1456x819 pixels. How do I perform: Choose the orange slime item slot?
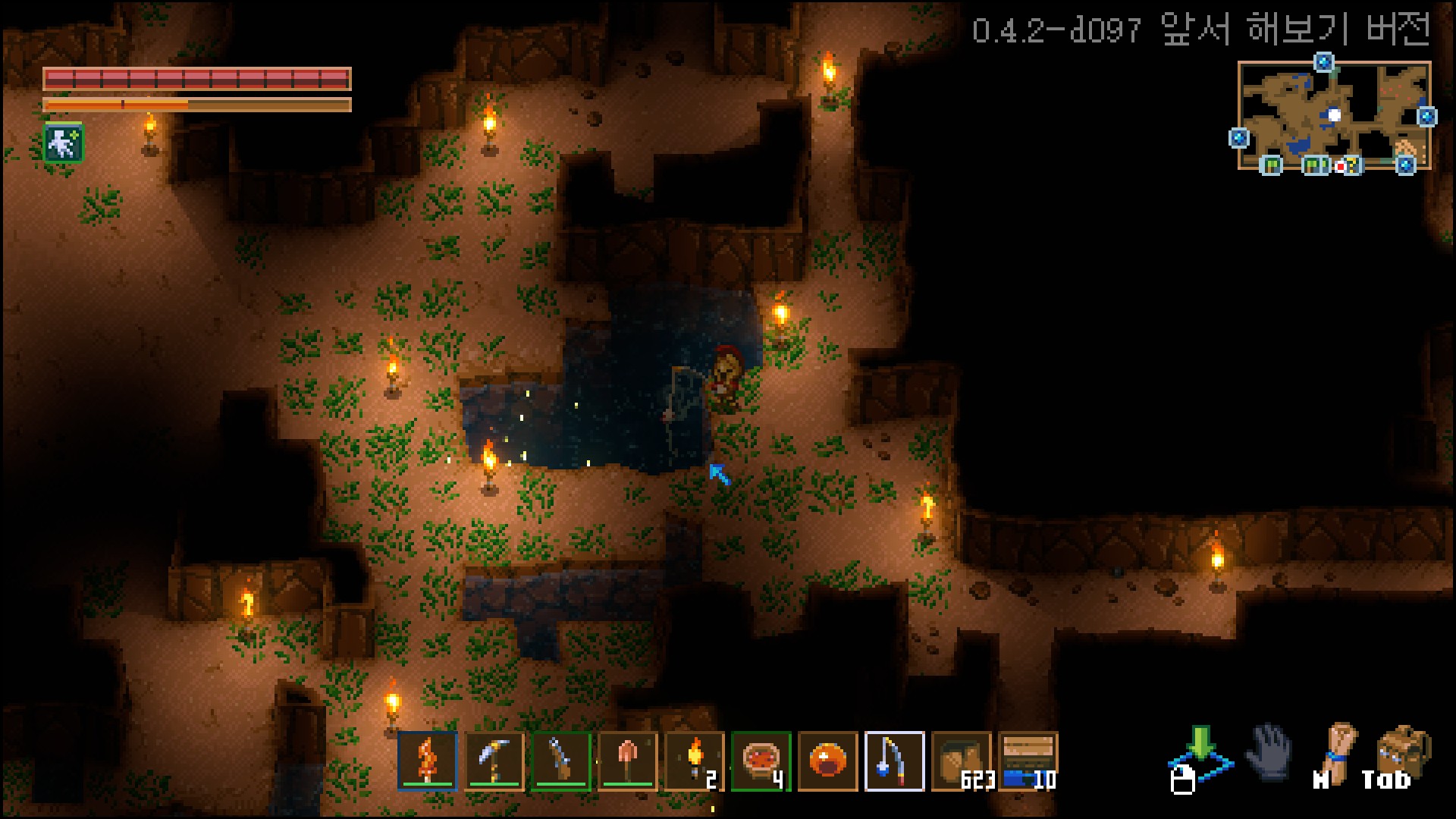[828, 761]
